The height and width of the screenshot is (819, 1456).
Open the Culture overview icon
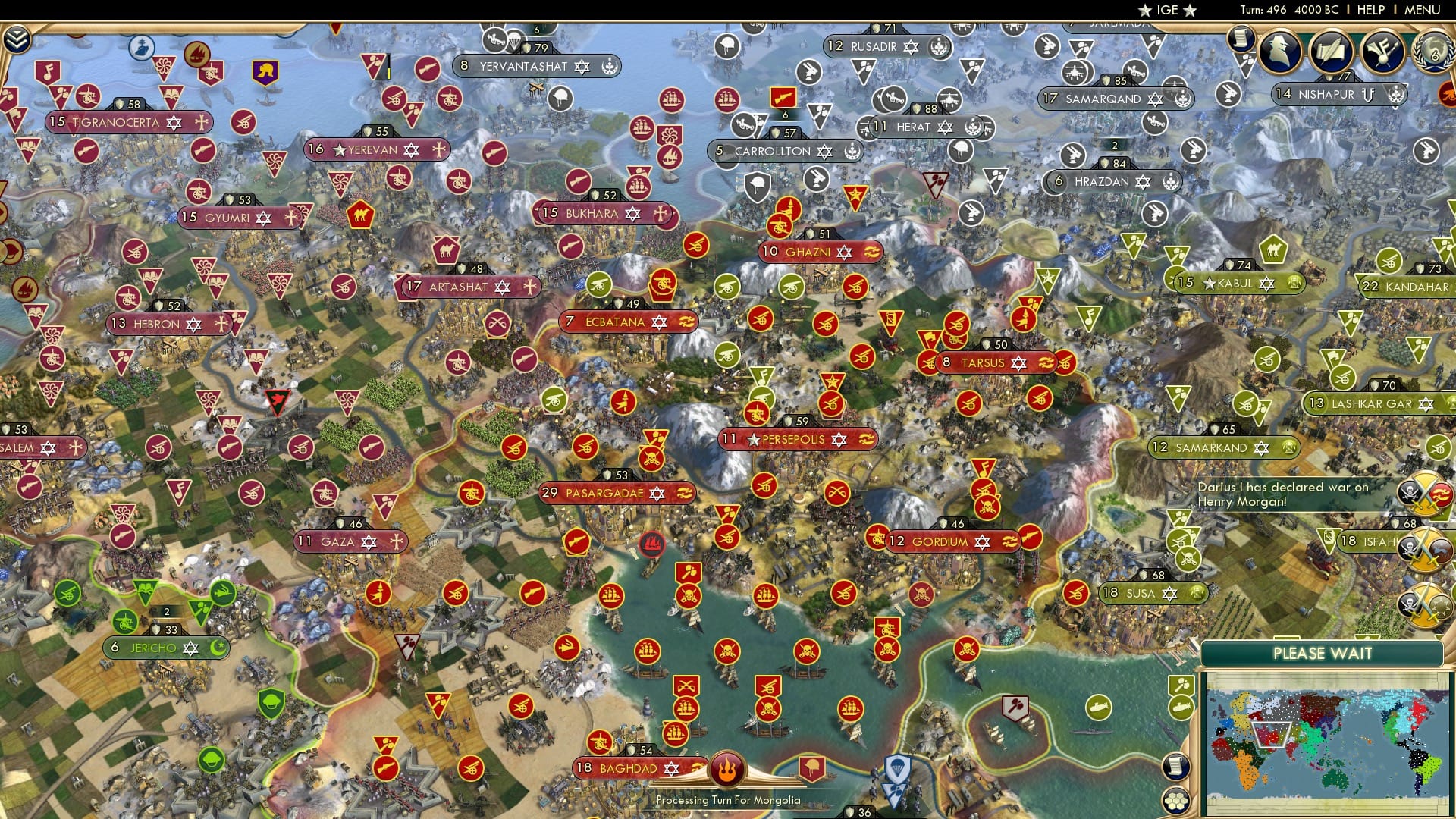tap(1382, 50)
